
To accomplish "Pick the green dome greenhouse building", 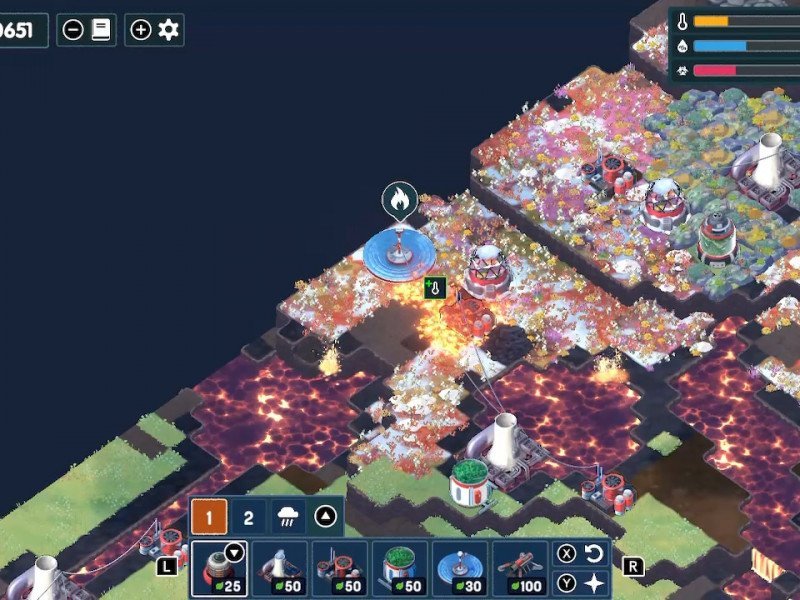I will pyautogui.click(x=400, y=568).
